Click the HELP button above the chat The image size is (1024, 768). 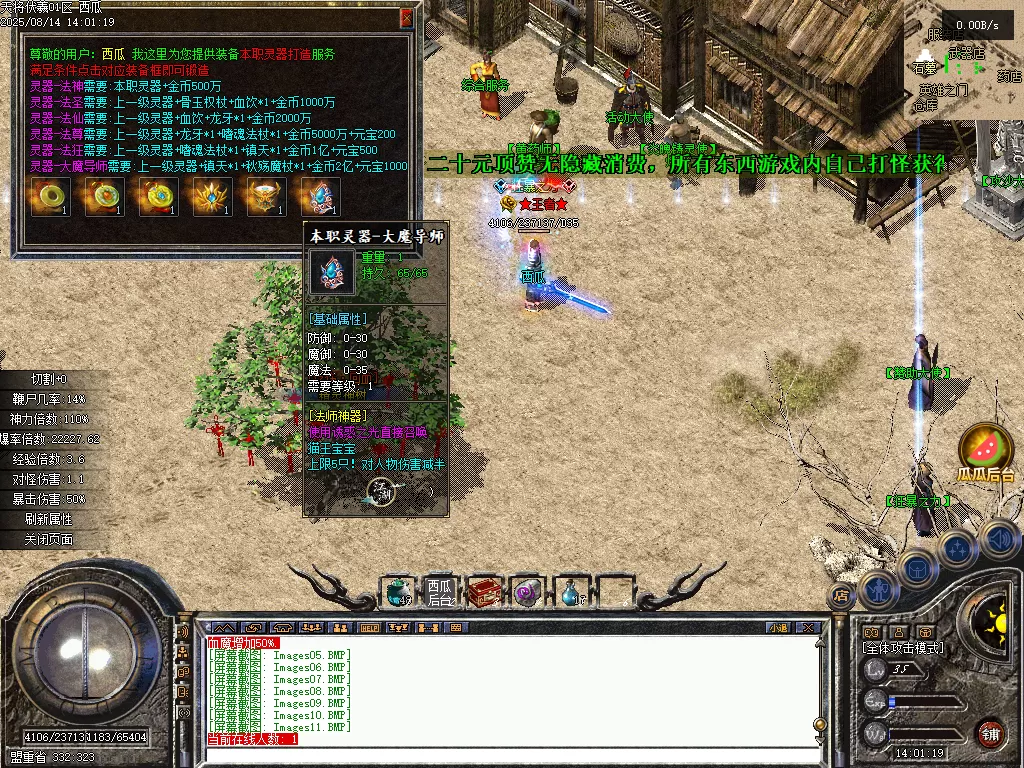(x=370, y=628)
